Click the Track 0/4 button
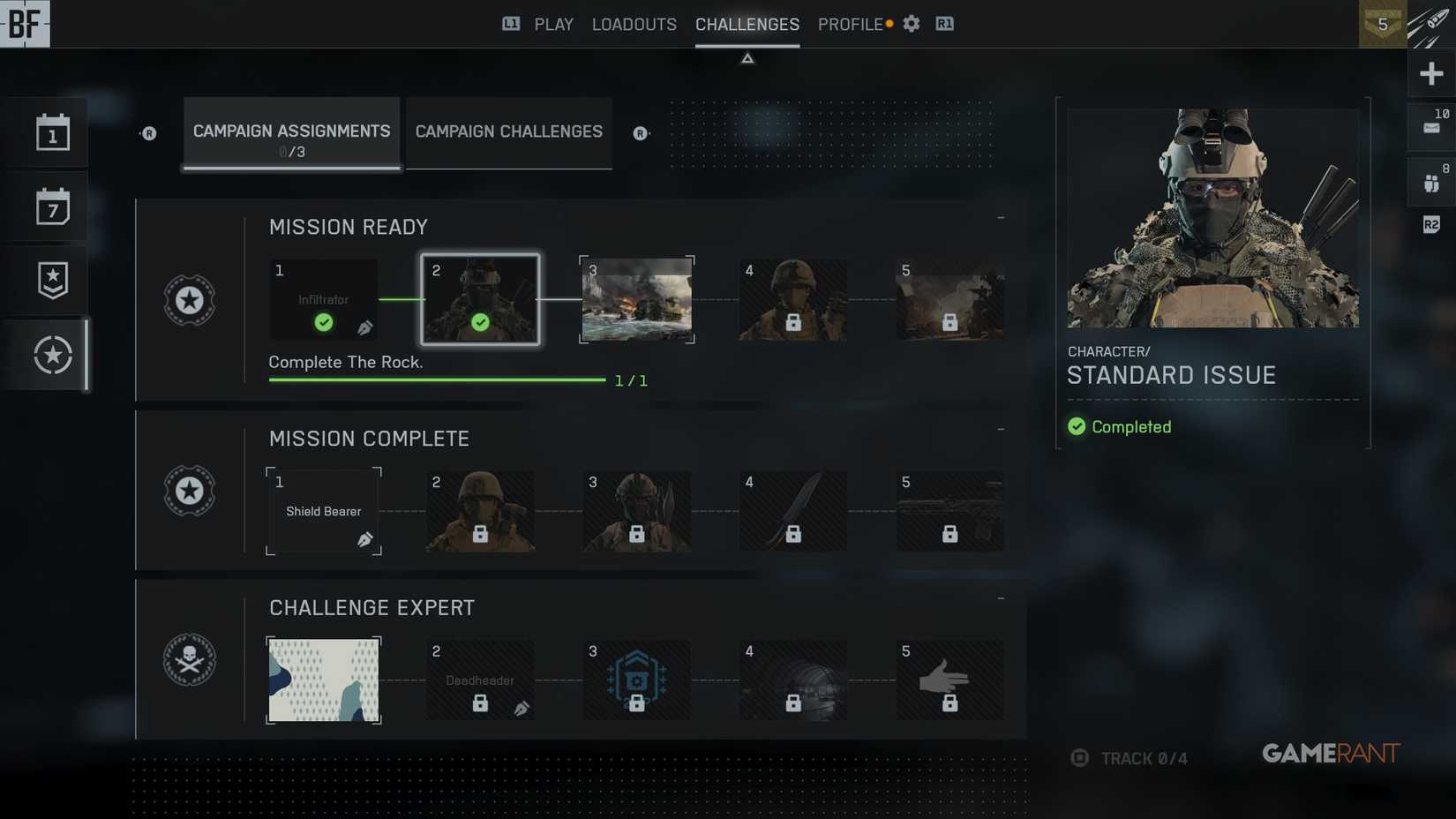 [1128, 757]
